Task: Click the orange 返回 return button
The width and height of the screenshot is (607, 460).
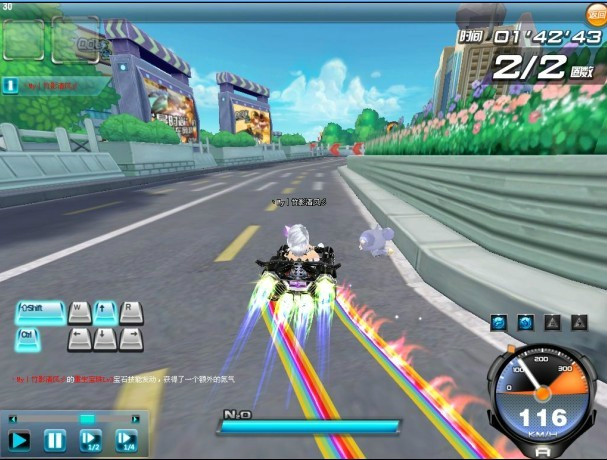Action: coord(594,13)
